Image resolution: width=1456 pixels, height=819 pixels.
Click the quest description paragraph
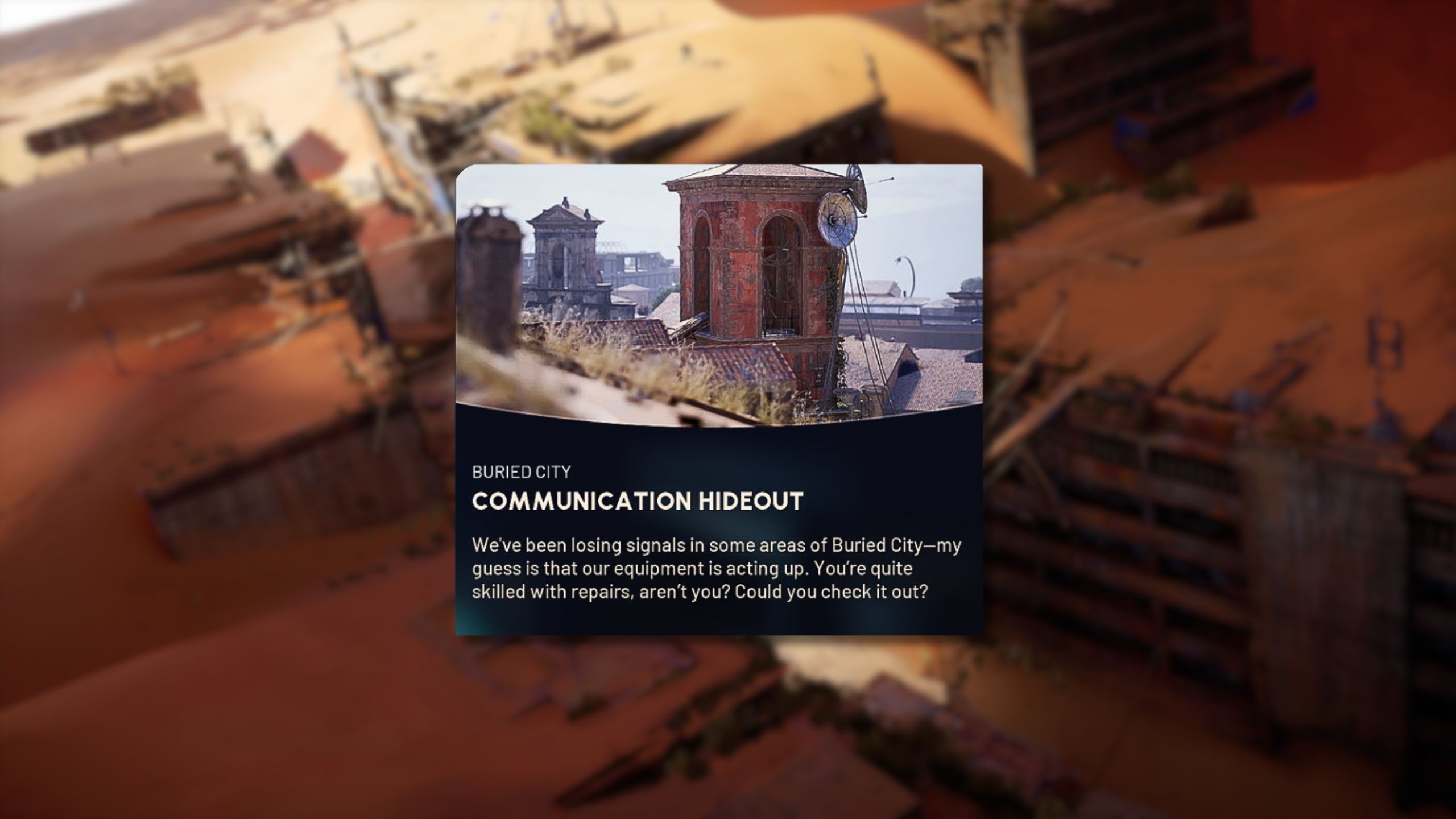click(711, 569)
